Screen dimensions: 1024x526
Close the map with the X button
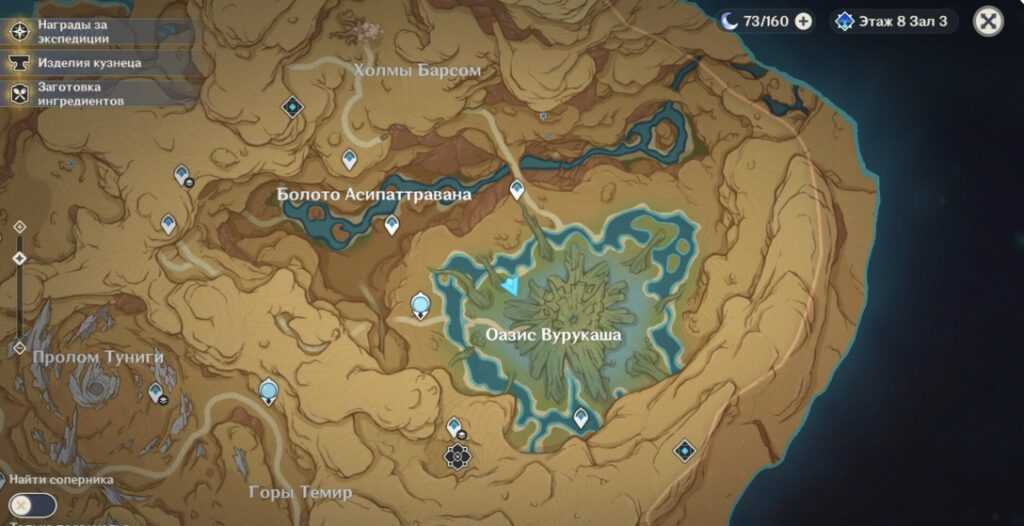tap(988, 21)
